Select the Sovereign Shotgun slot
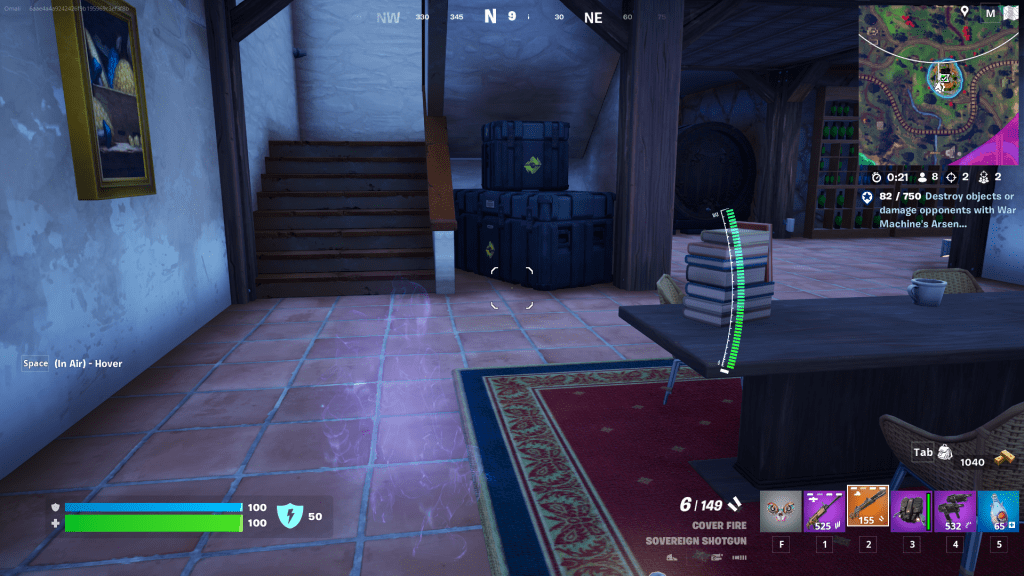 868,509
